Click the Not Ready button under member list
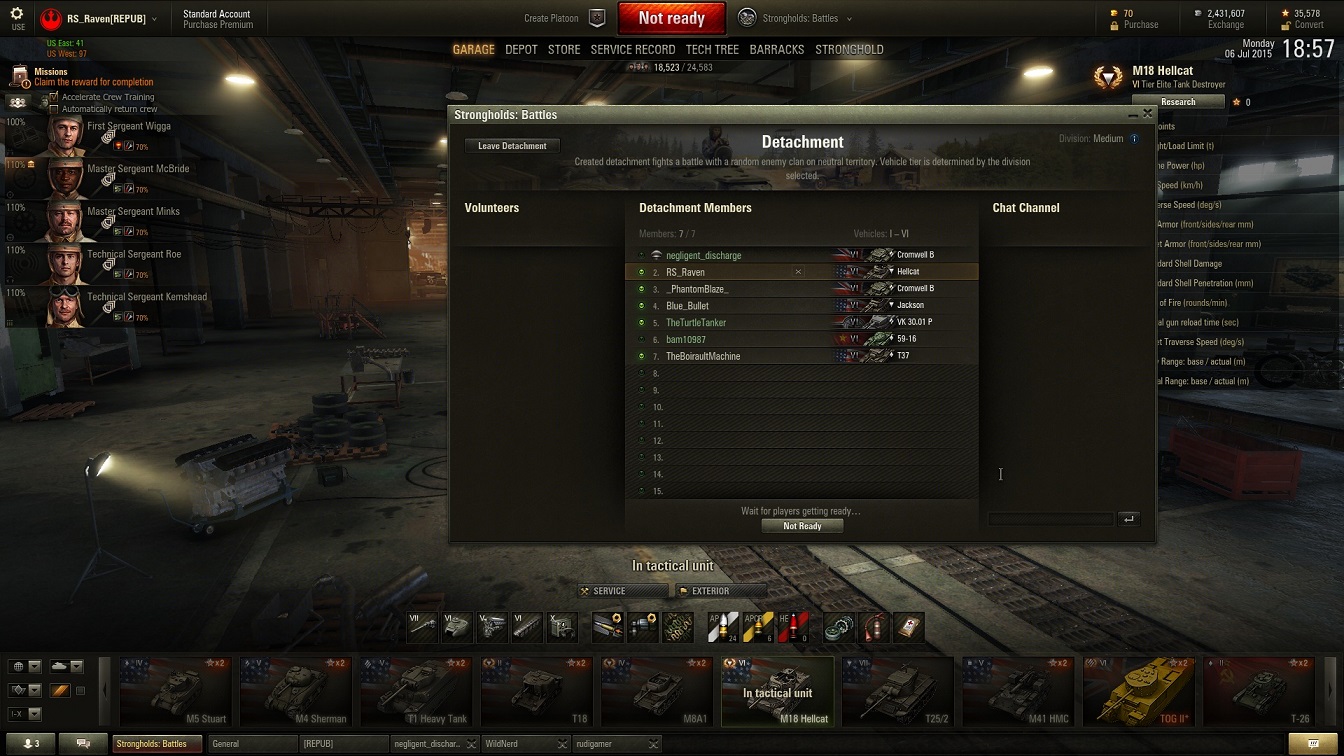This screenshot has width=1344, height=756. 802,526
